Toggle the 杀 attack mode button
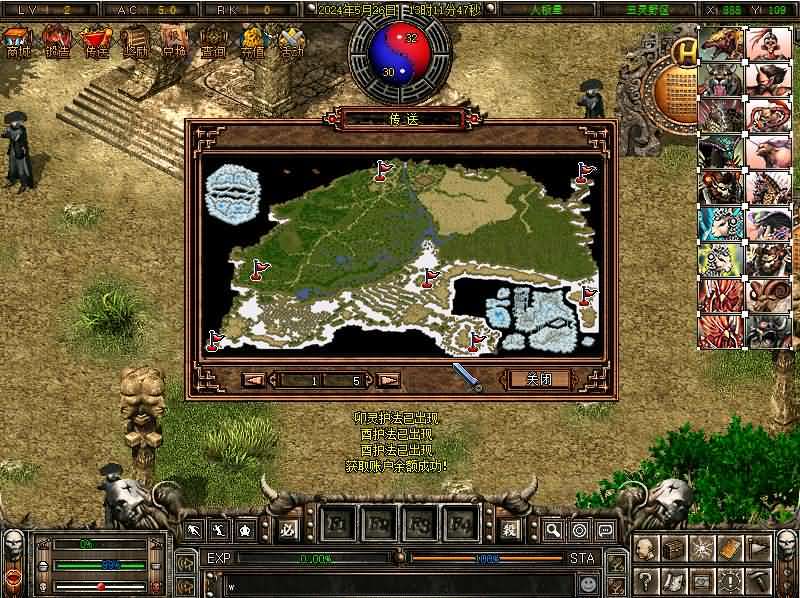This screenshot has height=598, width=800. [x=510, y=529]
